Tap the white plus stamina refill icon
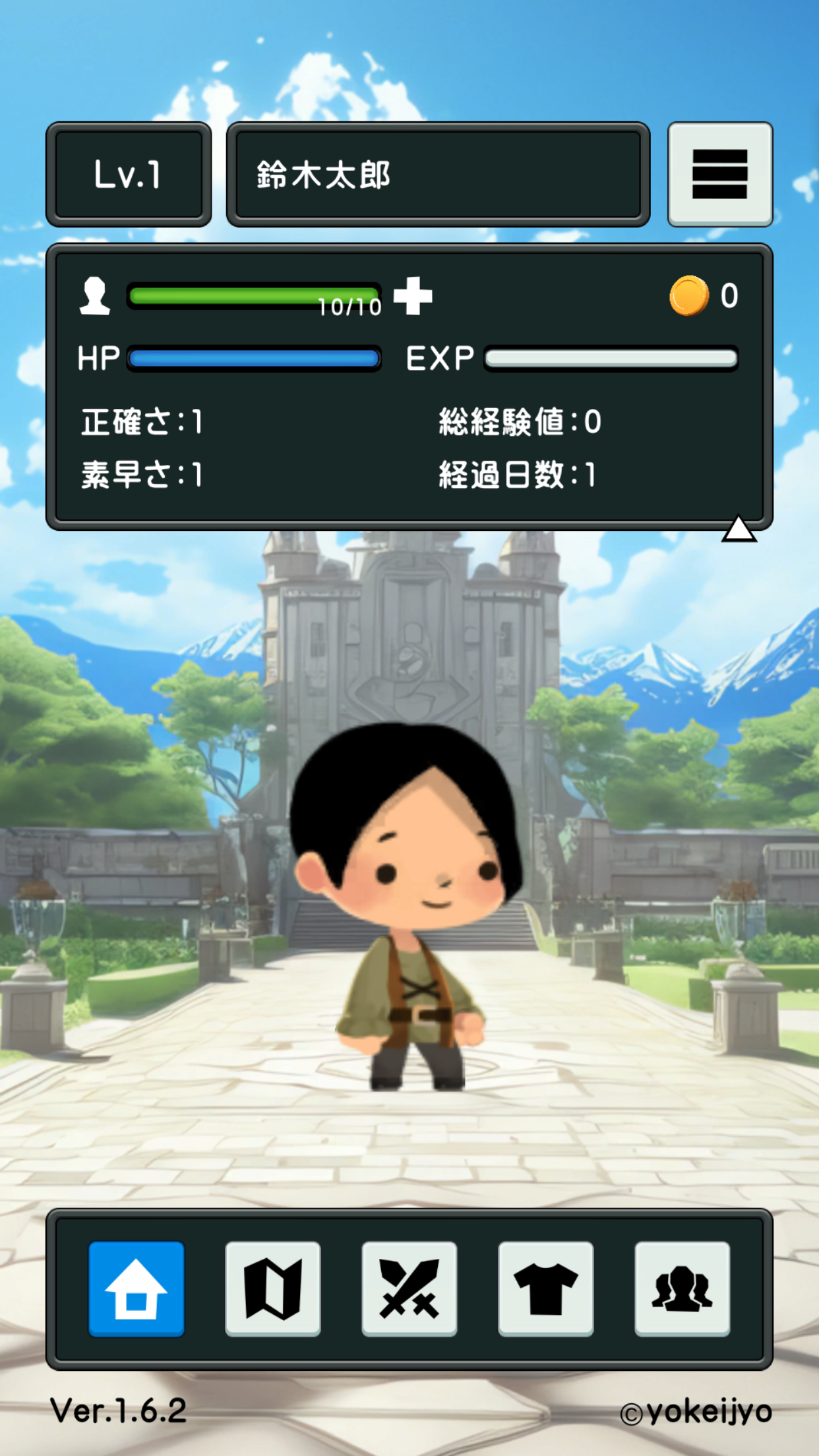Image resolution: width=819 pixels, height=1456 pixels. (x=413, y=295)
